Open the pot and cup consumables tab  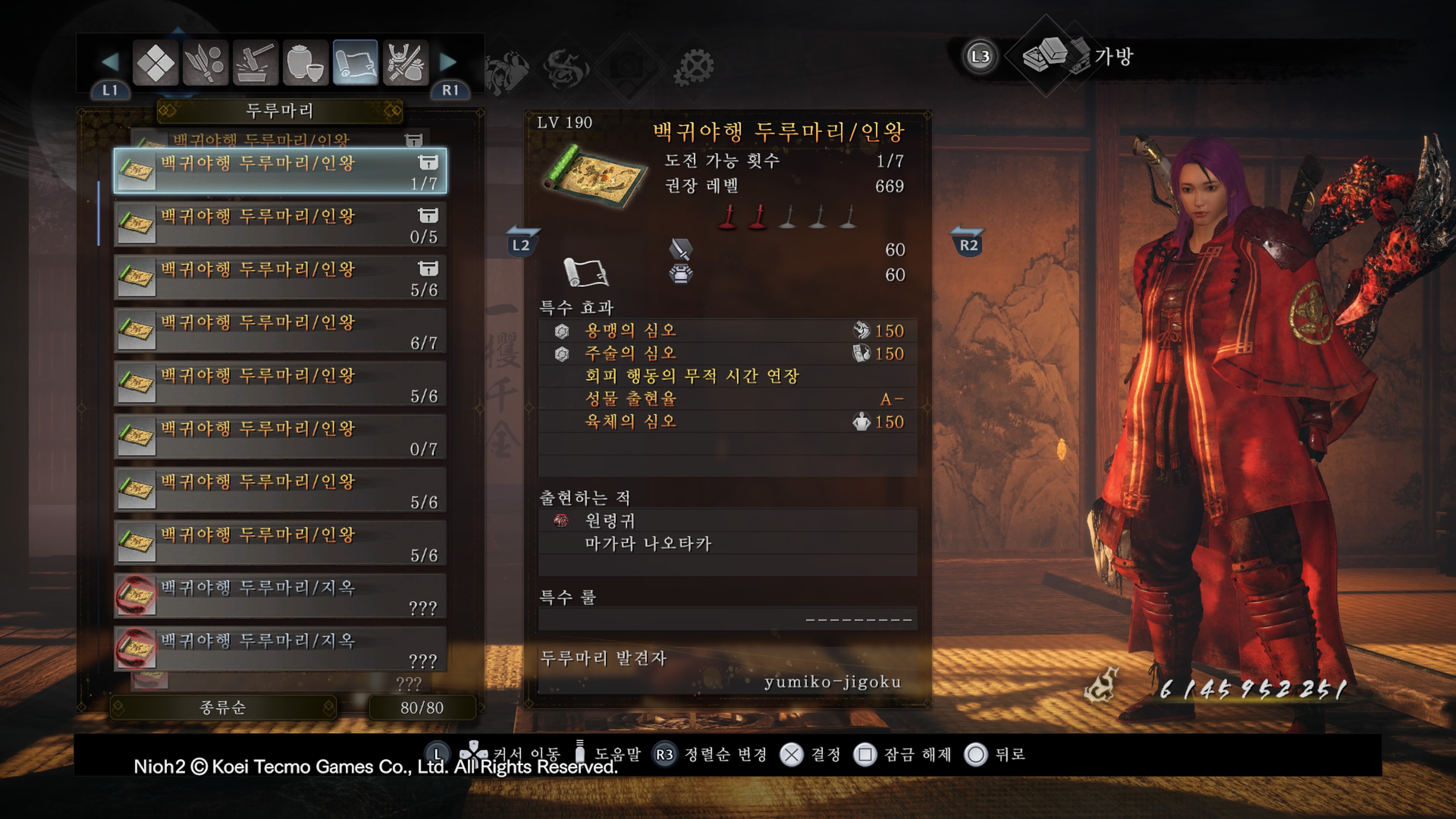(305, 62)
